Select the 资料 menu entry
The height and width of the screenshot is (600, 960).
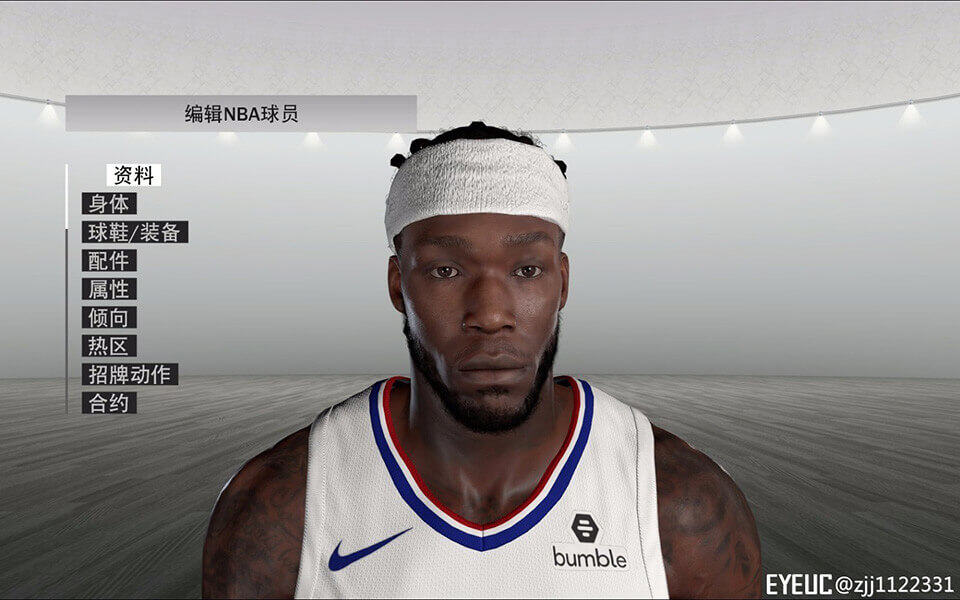pos(133,175)
